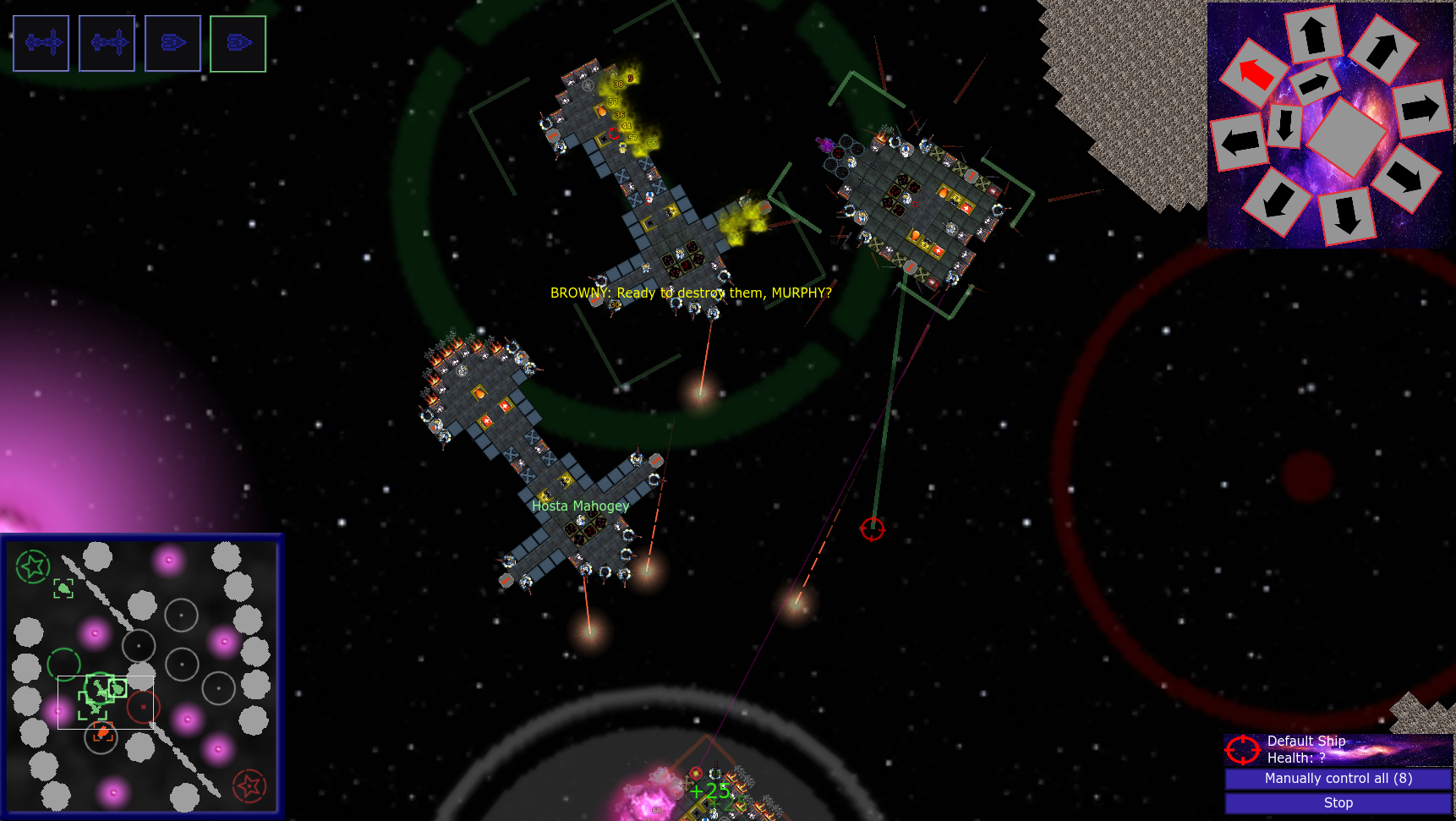This screenshot has height=821, width=1456.
Task: Choose the large down arrow tile
Action: click(1347, 216)
